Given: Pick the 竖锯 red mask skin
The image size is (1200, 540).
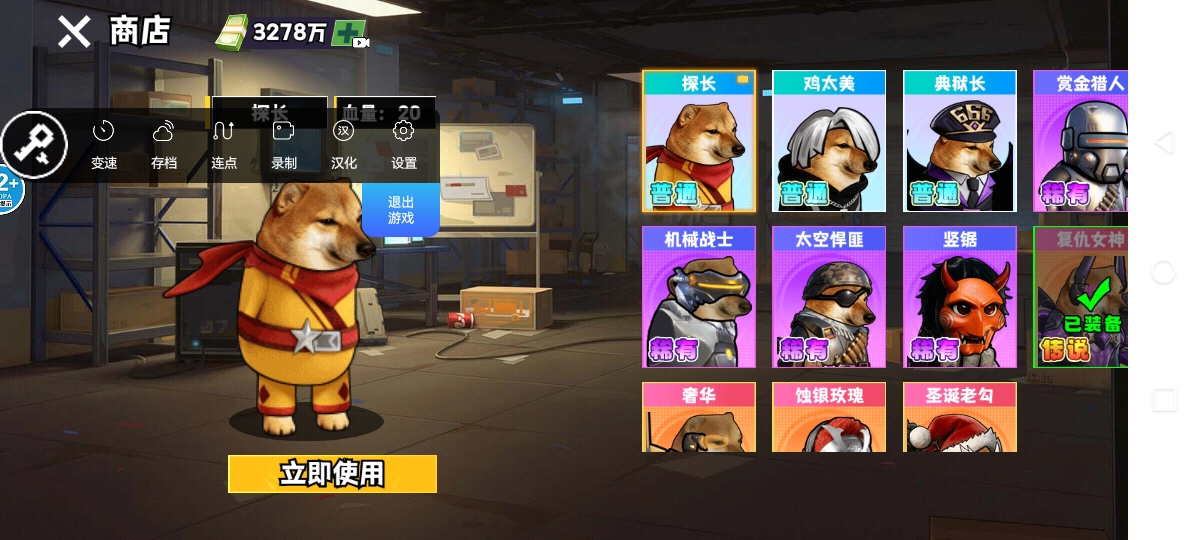Looking at the screenshot, I should tap(960, 298).
